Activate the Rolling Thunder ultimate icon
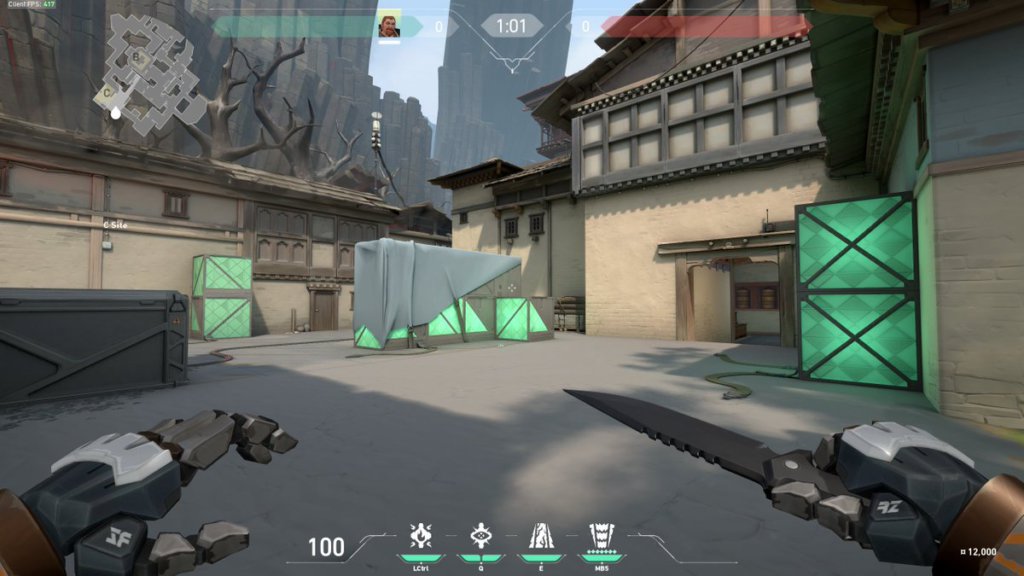 [x=600, y=537]
